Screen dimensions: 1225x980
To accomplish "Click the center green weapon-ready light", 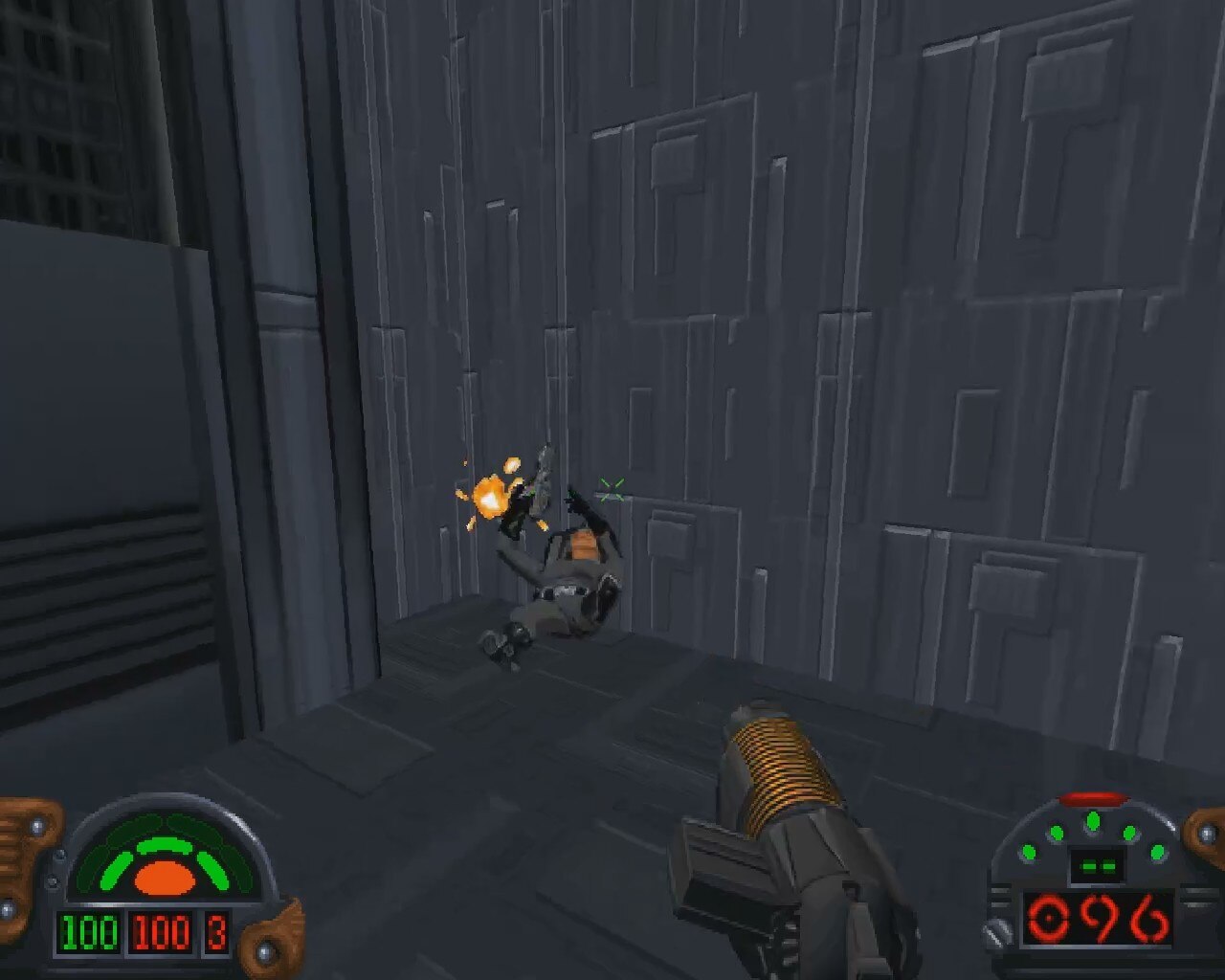I will point(1093,821).
